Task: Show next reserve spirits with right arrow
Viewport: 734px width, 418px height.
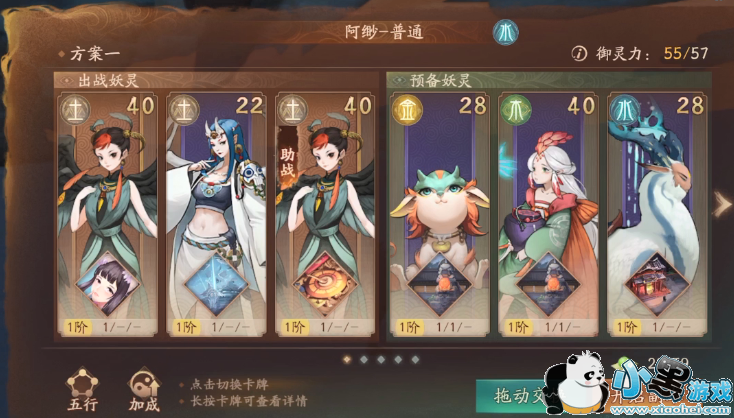Action: pyautogui.click(x=723, y=204)
